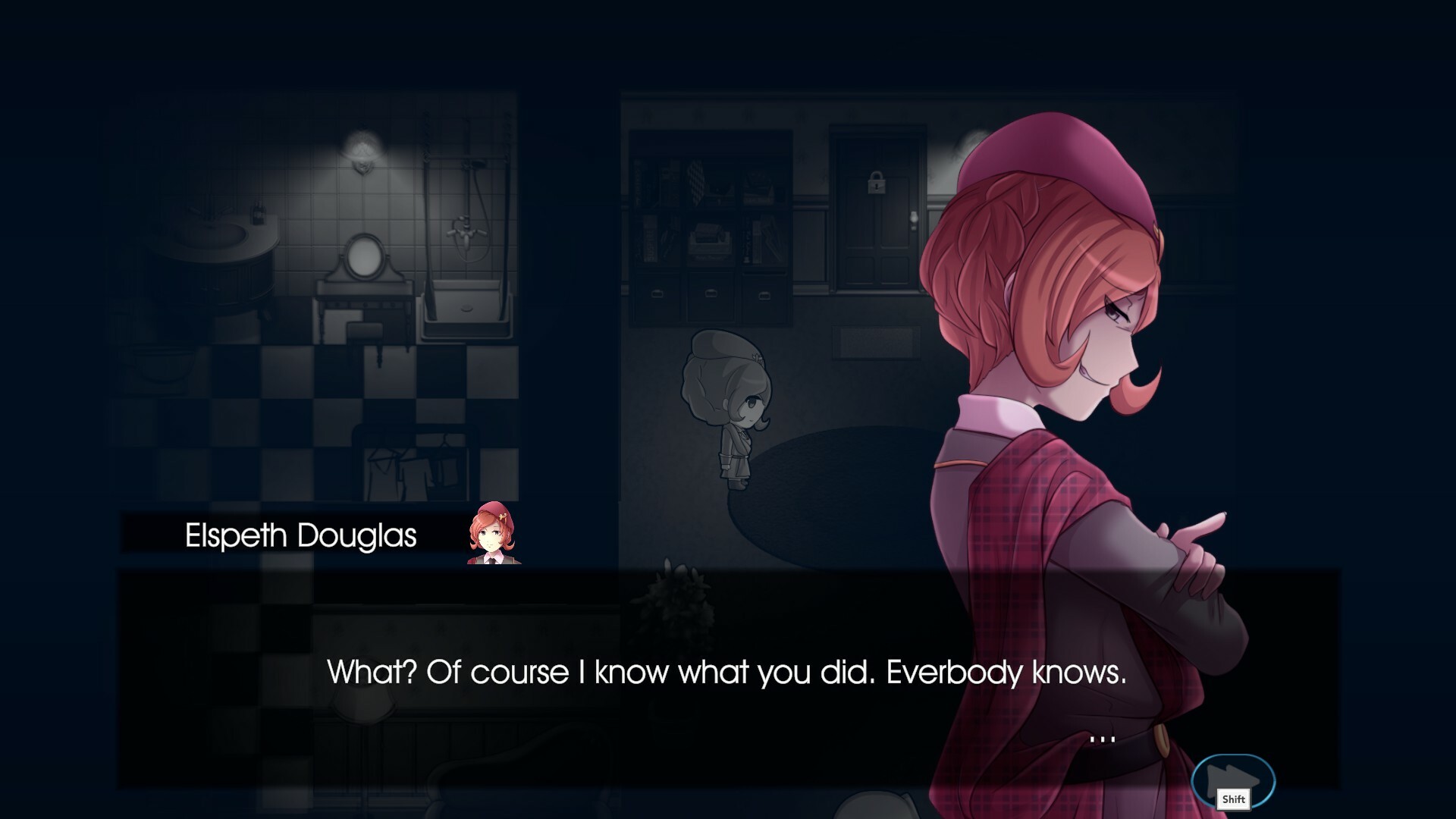The width and height of the screenshot is (1456, 819).
Task: Select the Elspeth Douglas name plate
Action: pyautogui.click(x=300, y=535)
